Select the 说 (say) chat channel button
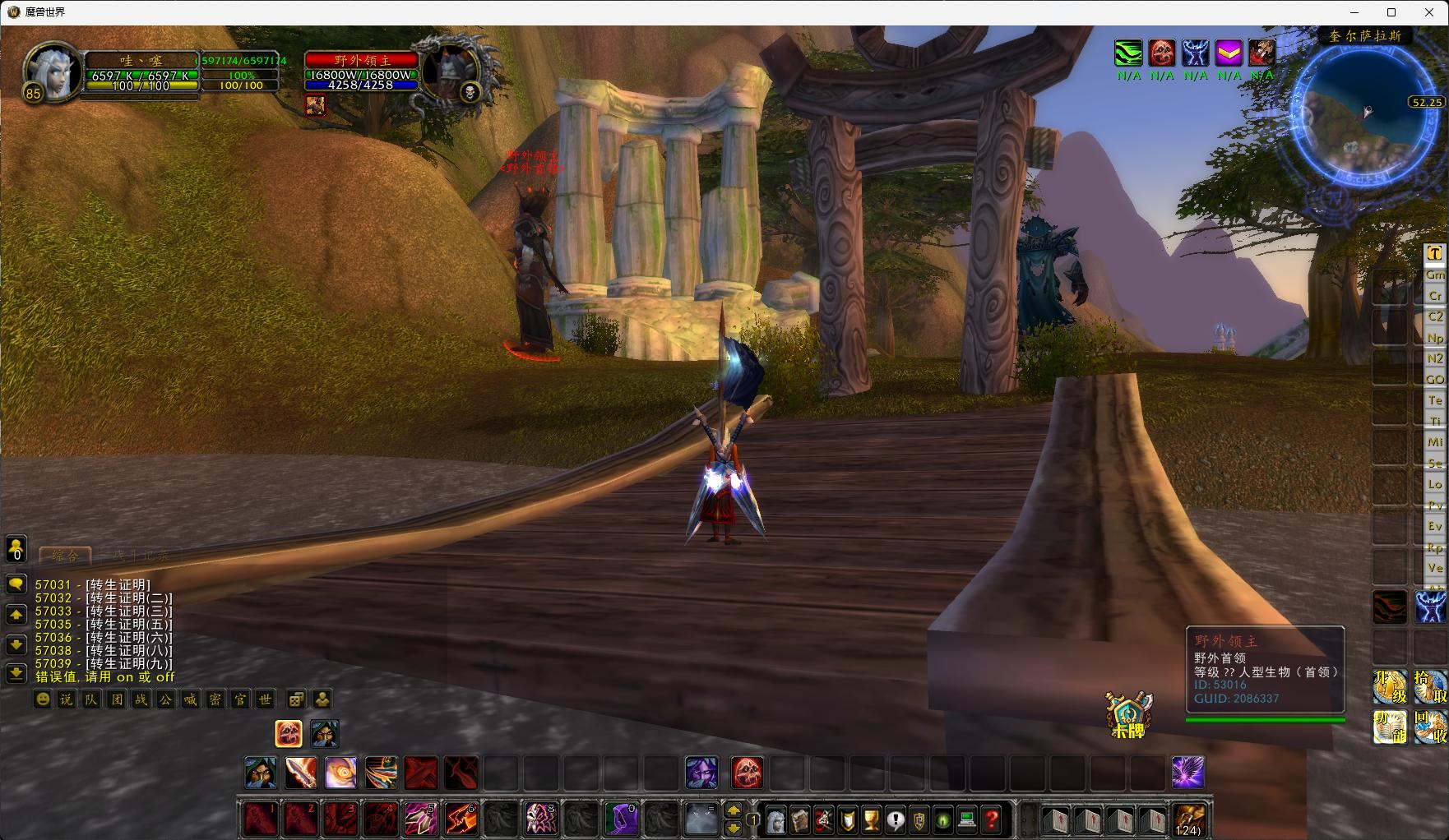 (67, 699)
